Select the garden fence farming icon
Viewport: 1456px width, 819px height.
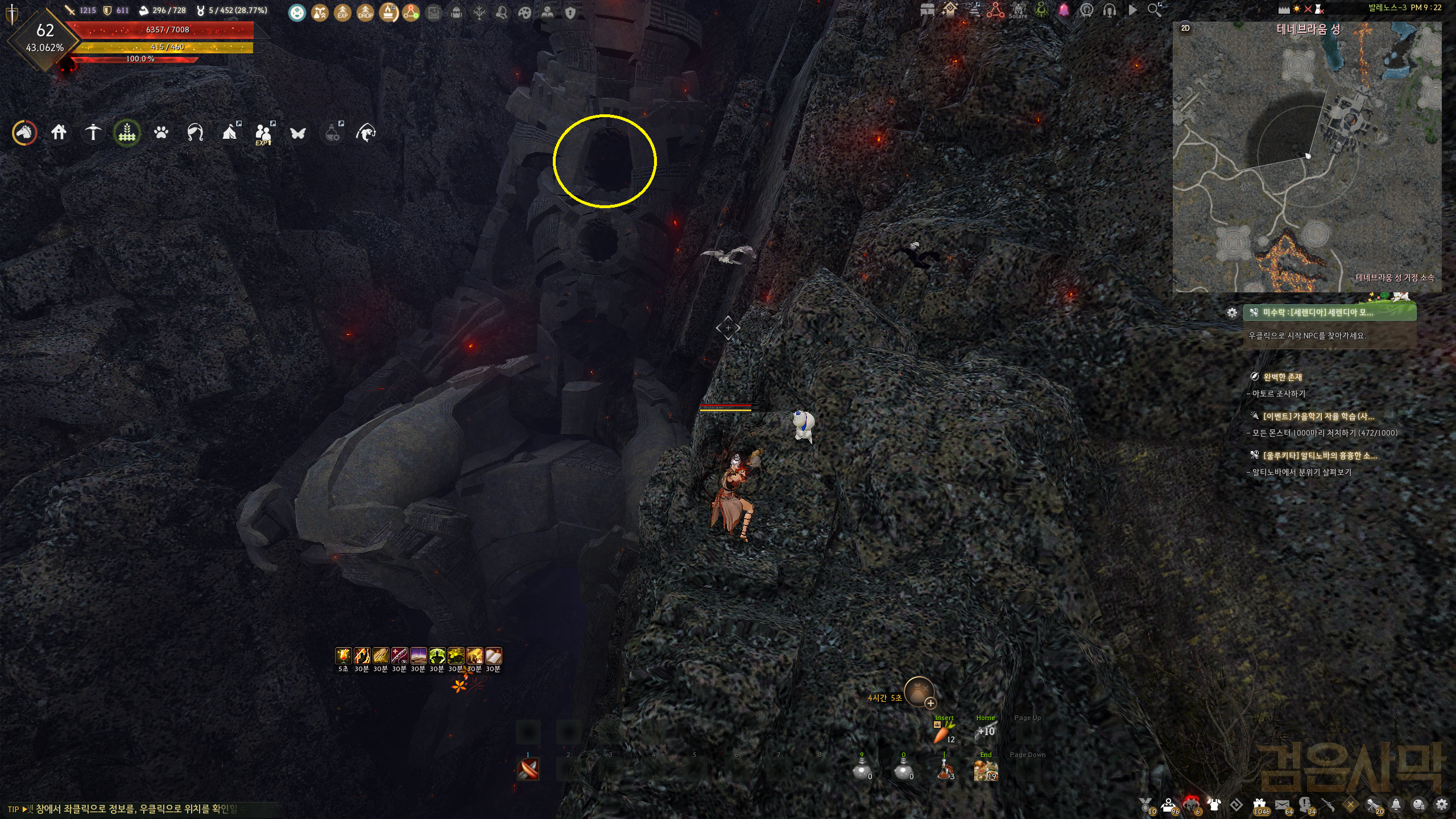127,133
